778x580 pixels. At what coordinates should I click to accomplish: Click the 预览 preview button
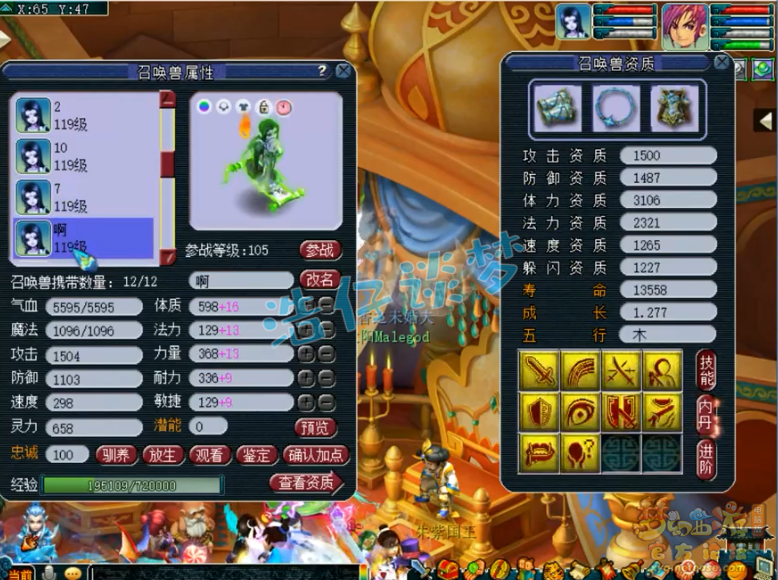point(316,427)
